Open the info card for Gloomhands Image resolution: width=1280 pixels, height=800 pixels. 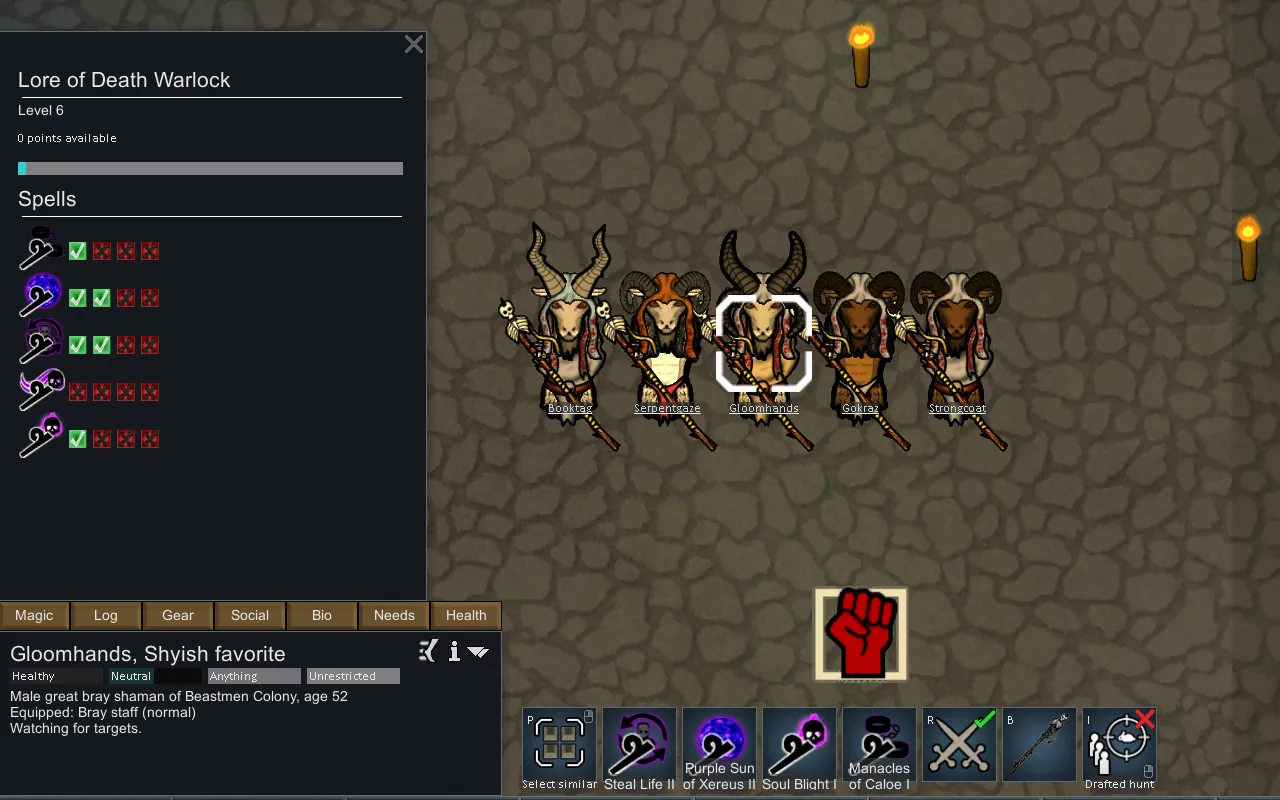454,652
